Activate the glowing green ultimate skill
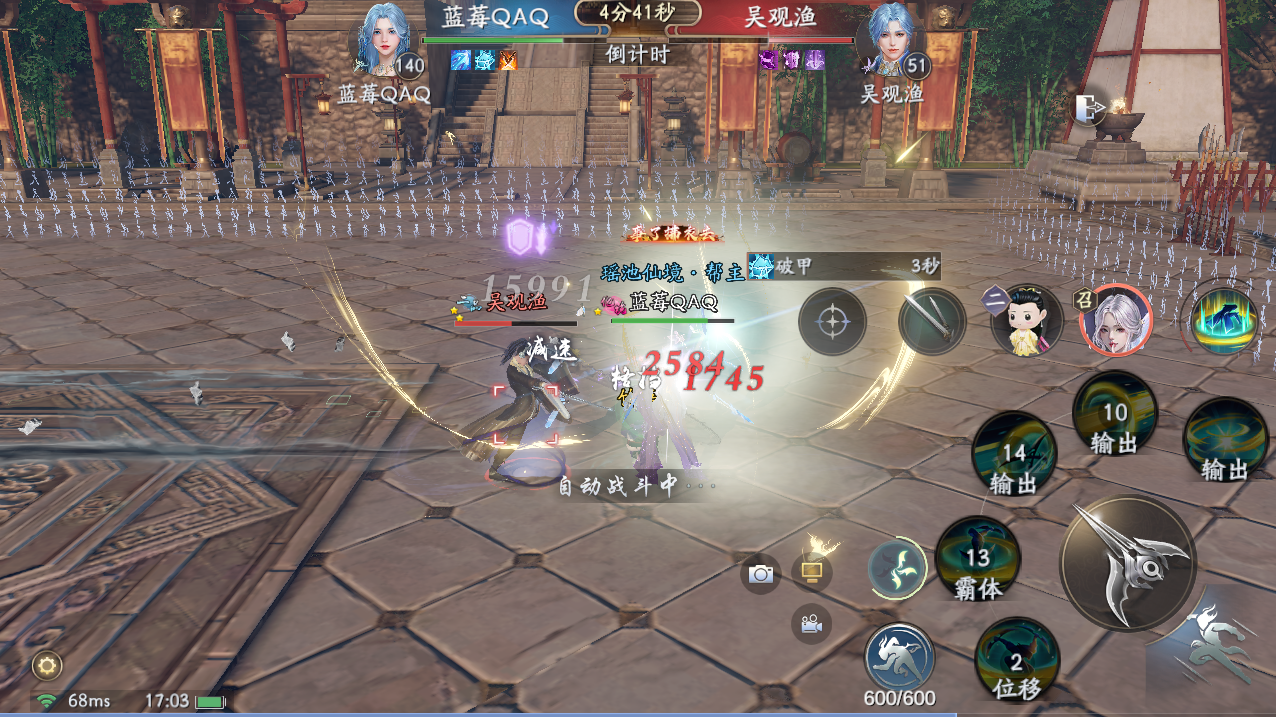Image resolution: width=1276 pixels, height=717 pixels. click(x=1225, y=322)
